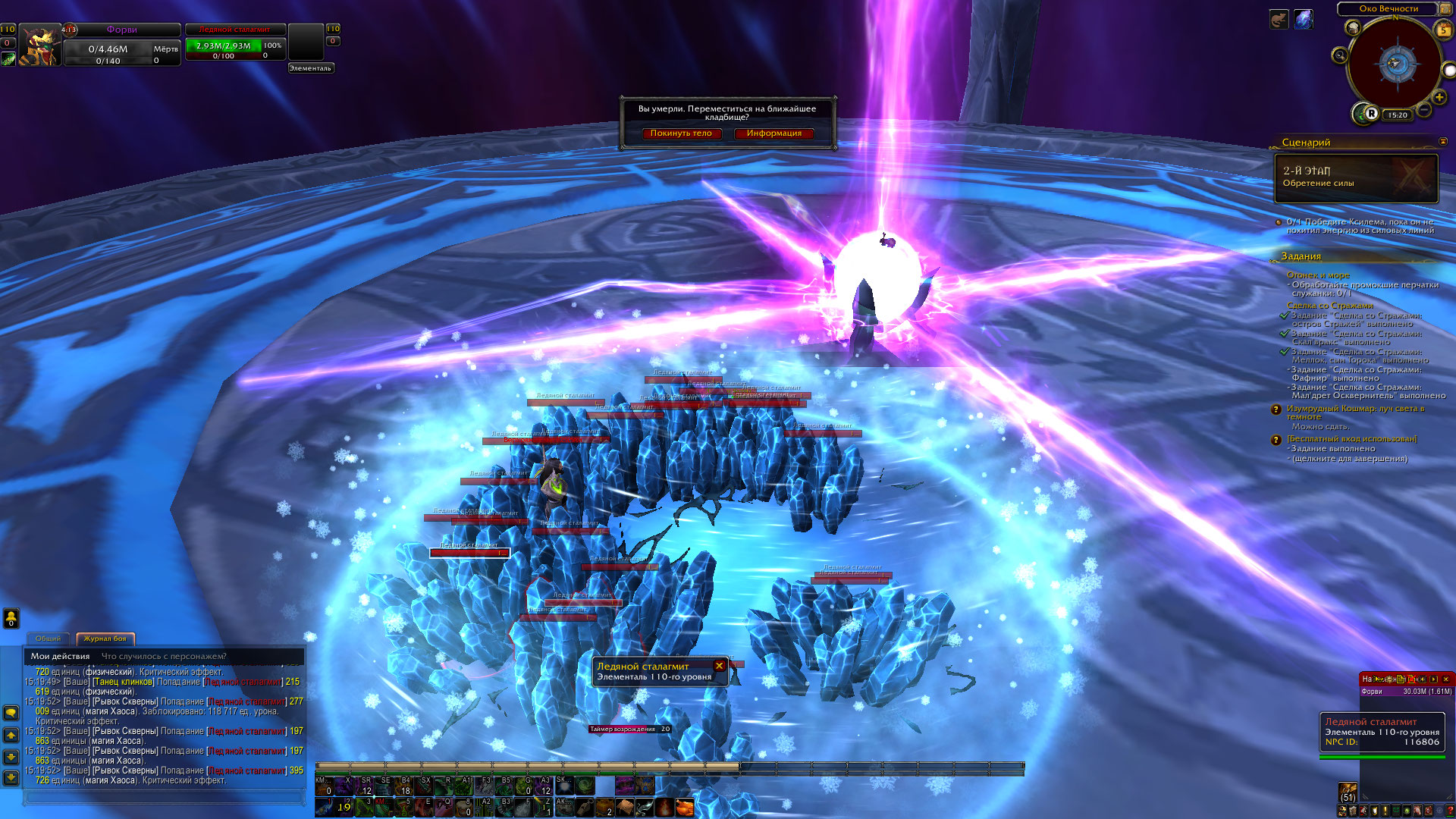Open the chat speech-bubble menu button
Screen dimensions: 1456x819
click(x=11, y=713)
